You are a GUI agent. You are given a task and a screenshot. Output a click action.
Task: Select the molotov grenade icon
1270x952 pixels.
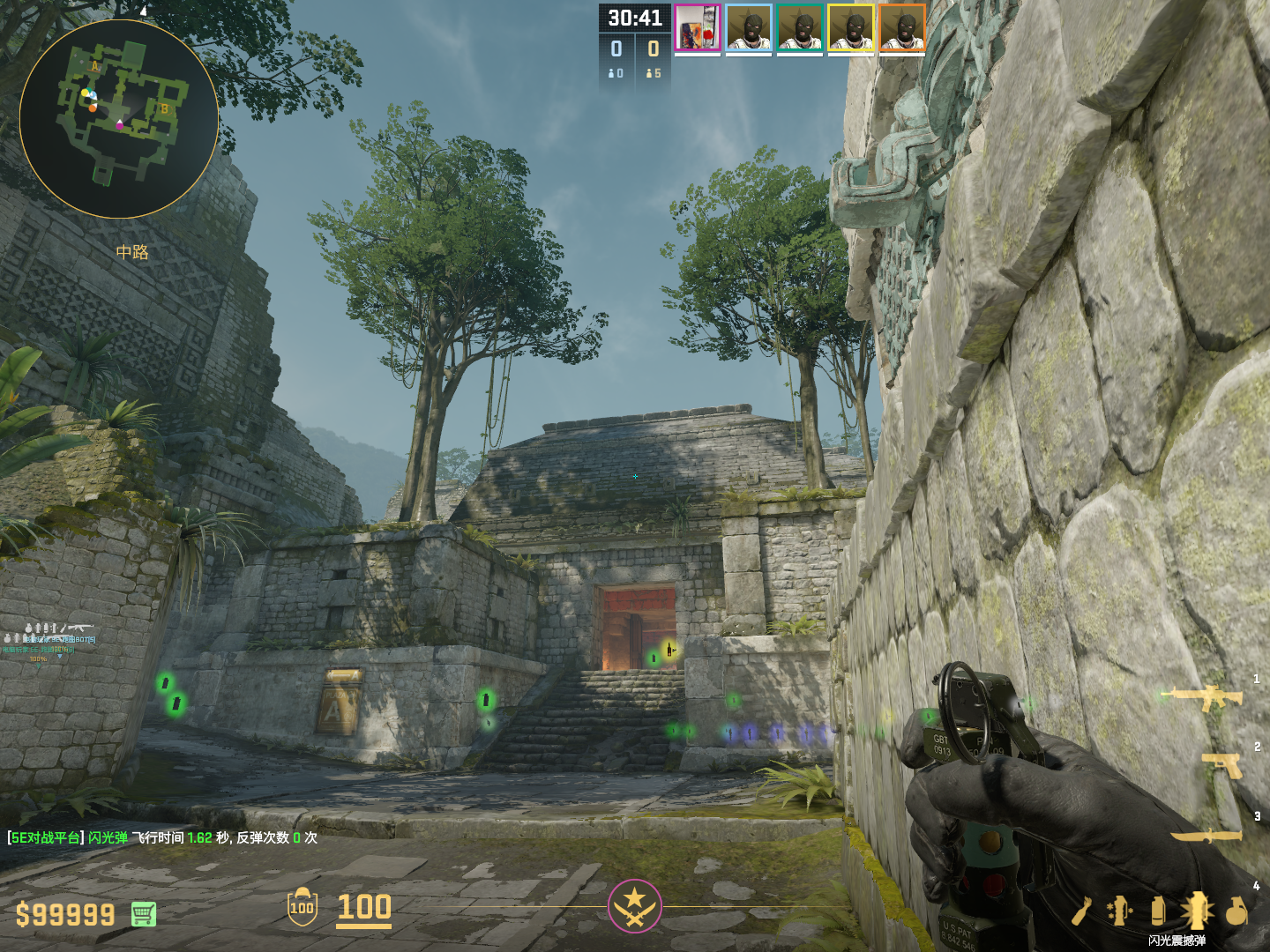(x=1083, y=911)
